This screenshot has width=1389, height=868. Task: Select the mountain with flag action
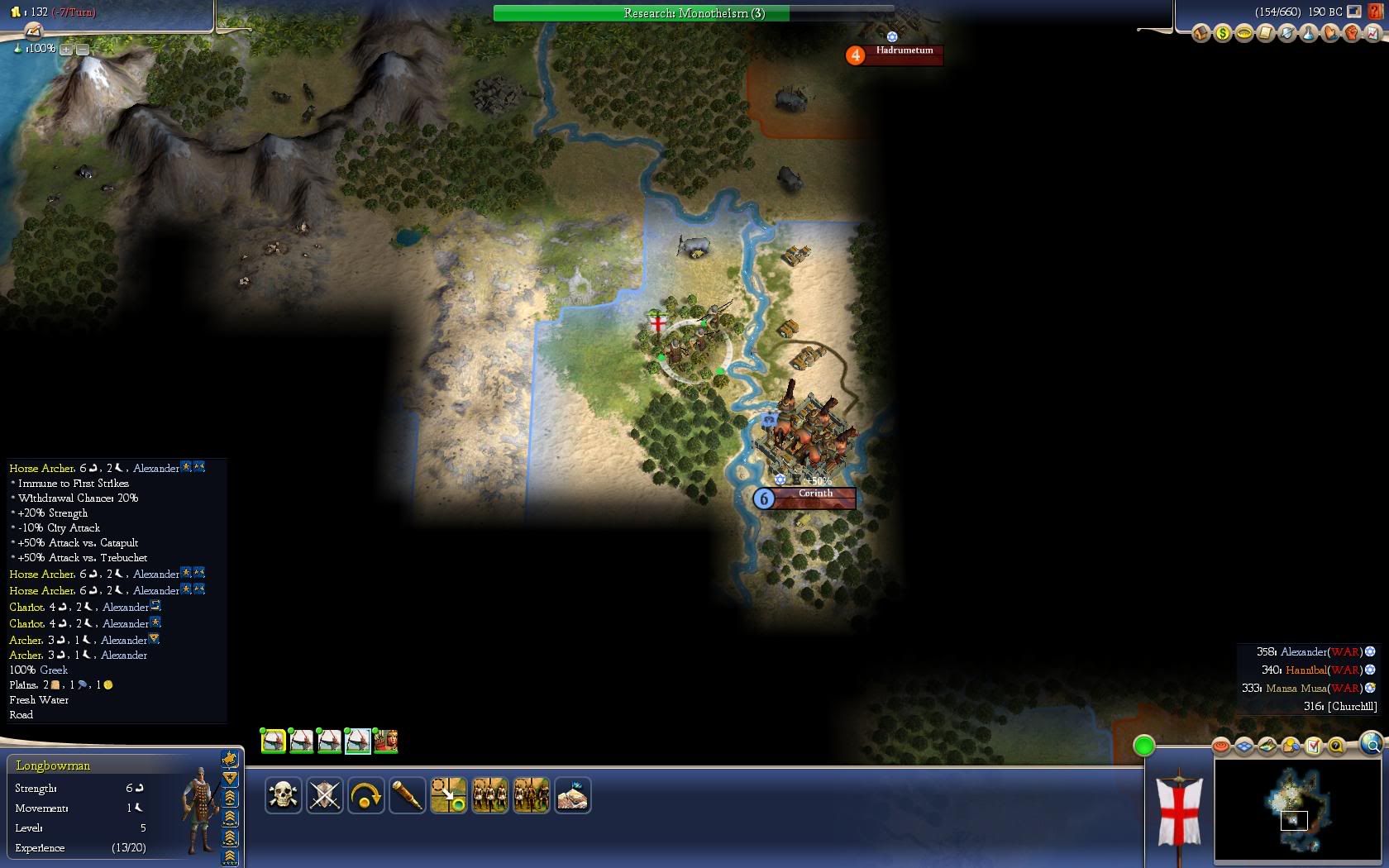(x=572, y=796)
